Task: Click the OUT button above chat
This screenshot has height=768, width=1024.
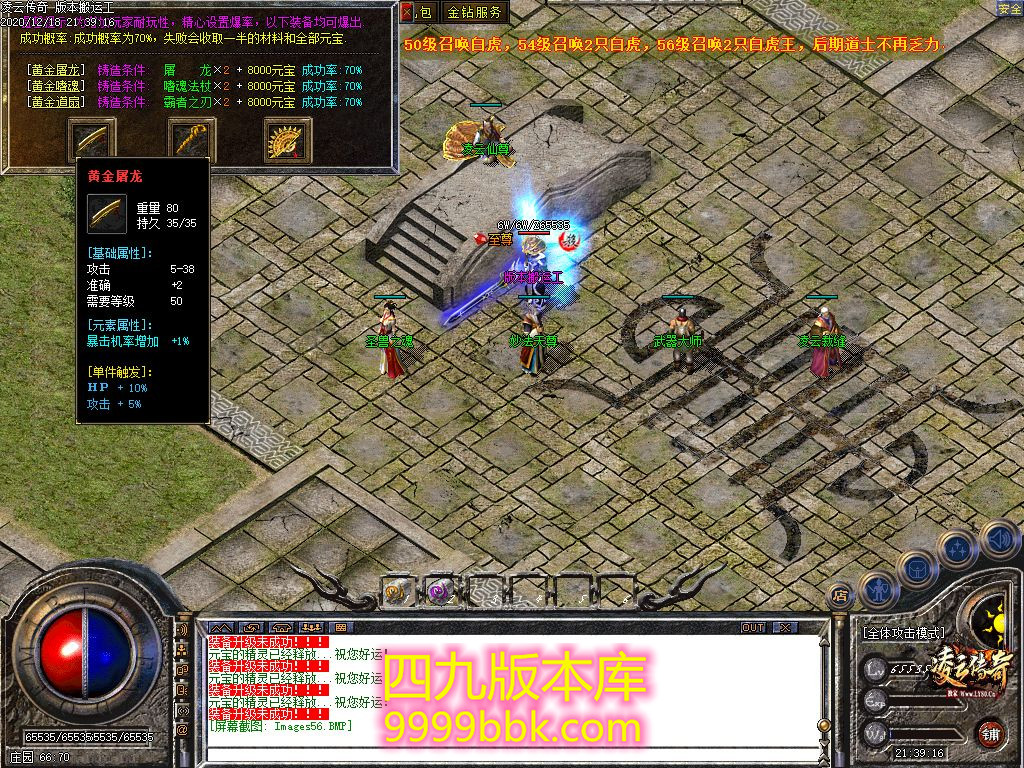Action: coord(753,628)
